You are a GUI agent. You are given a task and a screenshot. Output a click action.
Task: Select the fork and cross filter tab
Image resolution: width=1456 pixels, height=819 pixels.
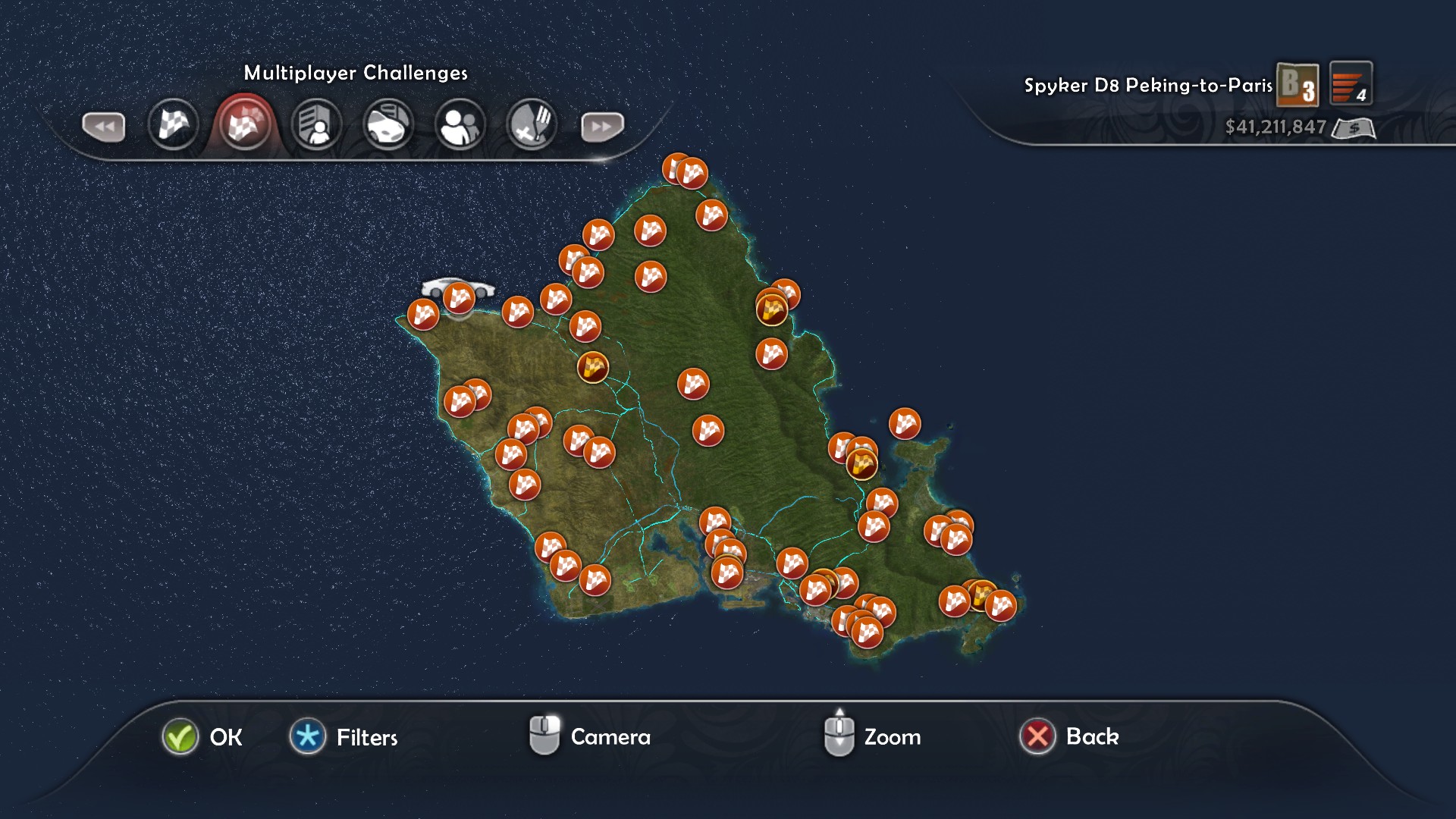click(x=532, y=125)
